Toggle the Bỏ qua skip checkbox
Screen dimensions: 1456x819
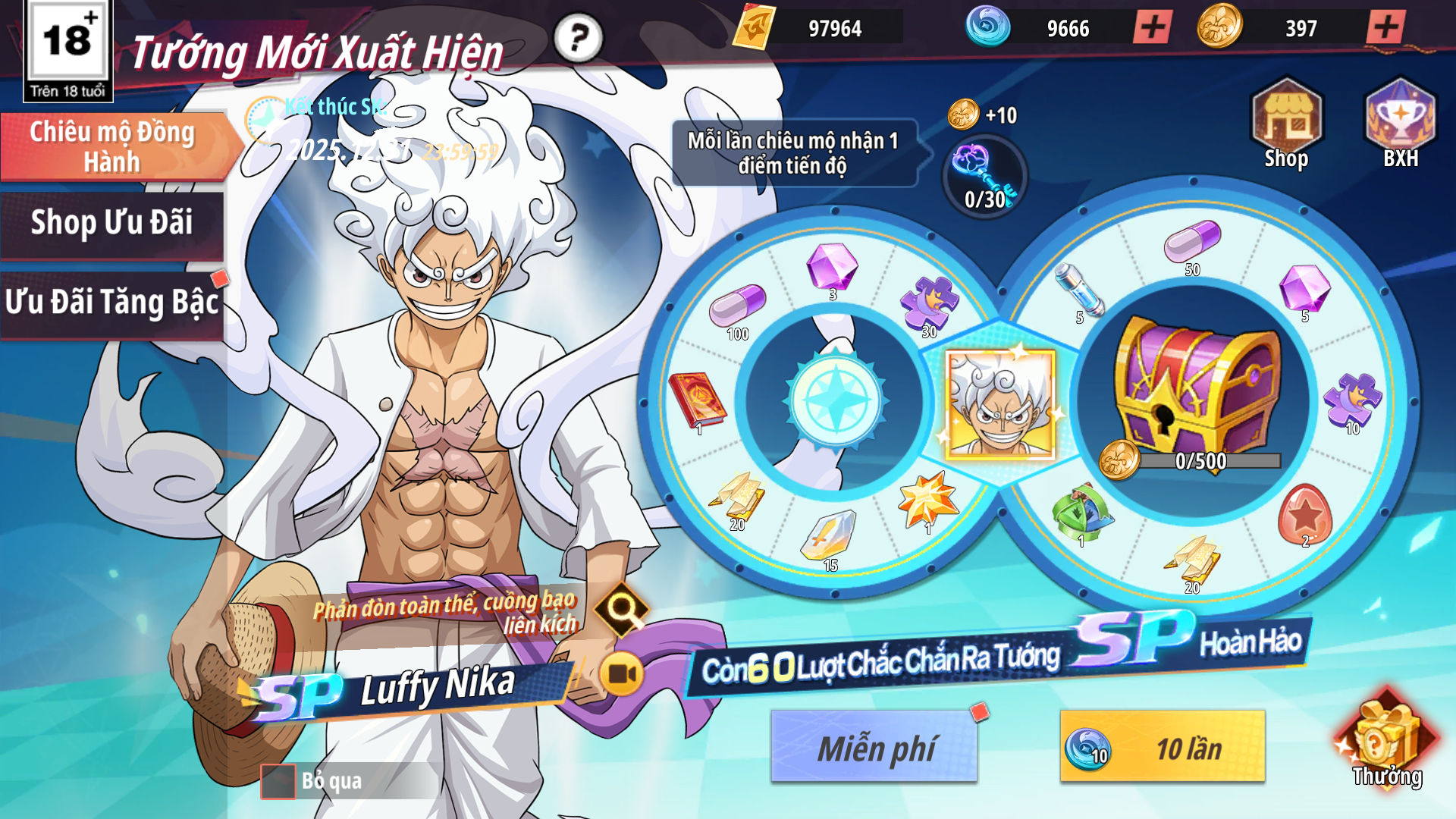click(x=278, y=781)
